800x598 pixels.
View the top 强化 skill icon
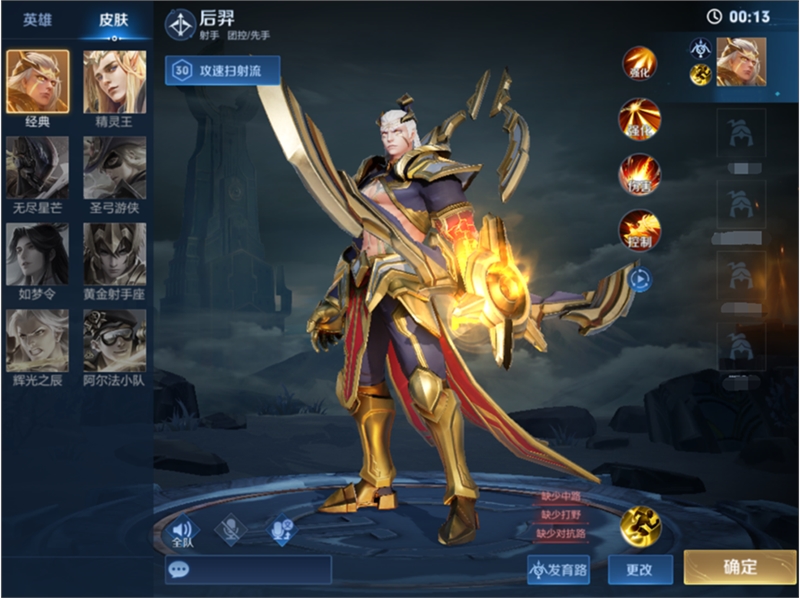[x=639, y=63]
